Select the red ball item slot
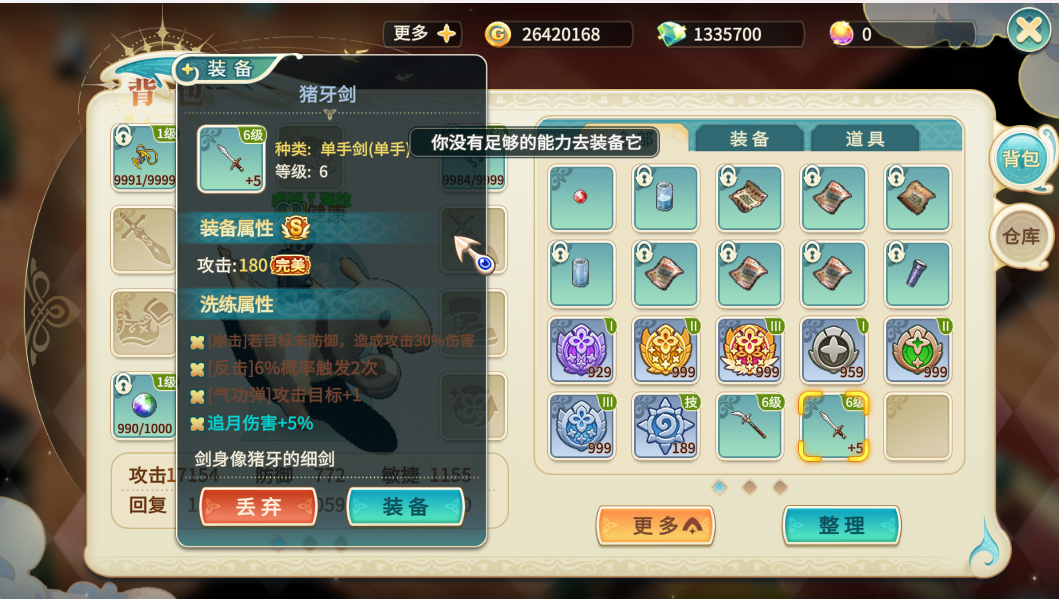 point(581,198)
